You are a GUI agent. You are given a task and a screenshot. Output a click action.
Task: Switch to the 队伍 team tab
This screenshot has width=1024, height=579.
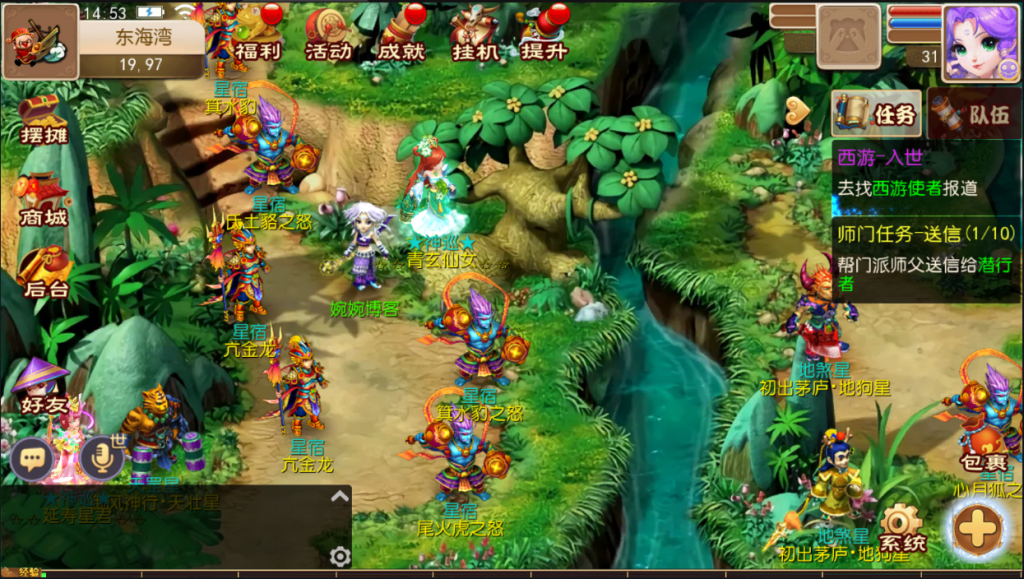pos(976,114)
